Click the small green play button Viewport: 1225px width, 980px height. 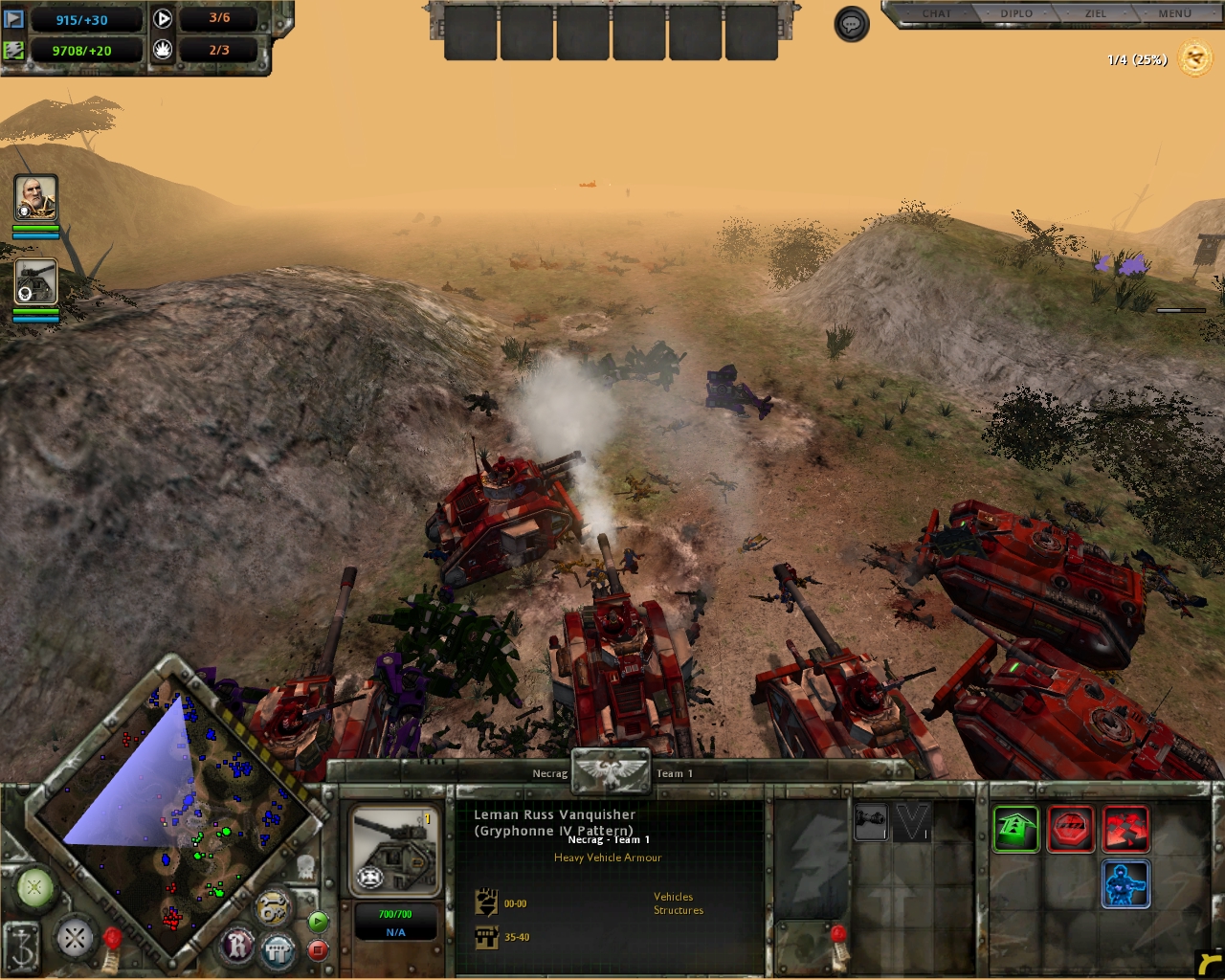318,922
